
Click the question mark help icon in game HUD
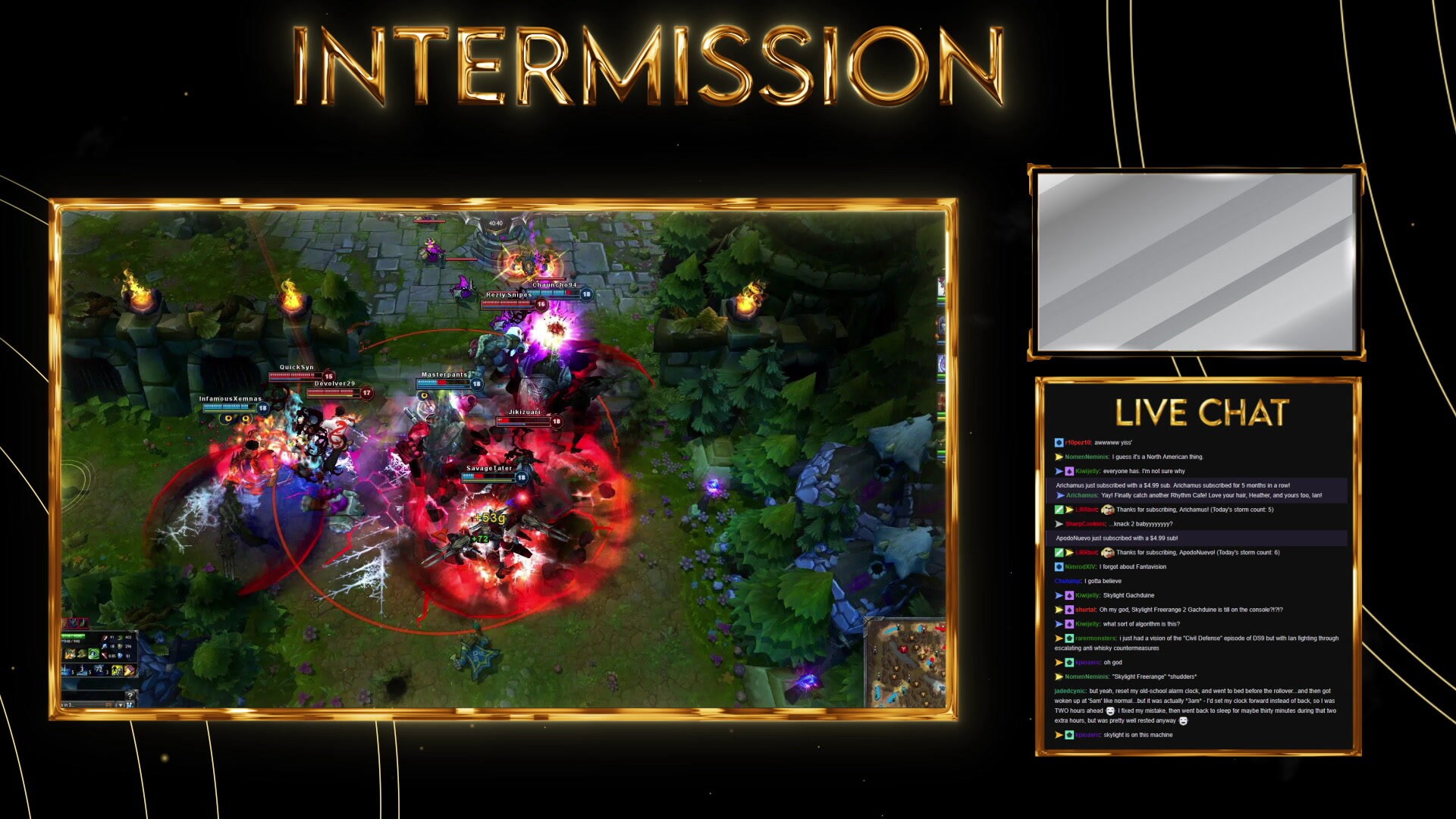130,696
